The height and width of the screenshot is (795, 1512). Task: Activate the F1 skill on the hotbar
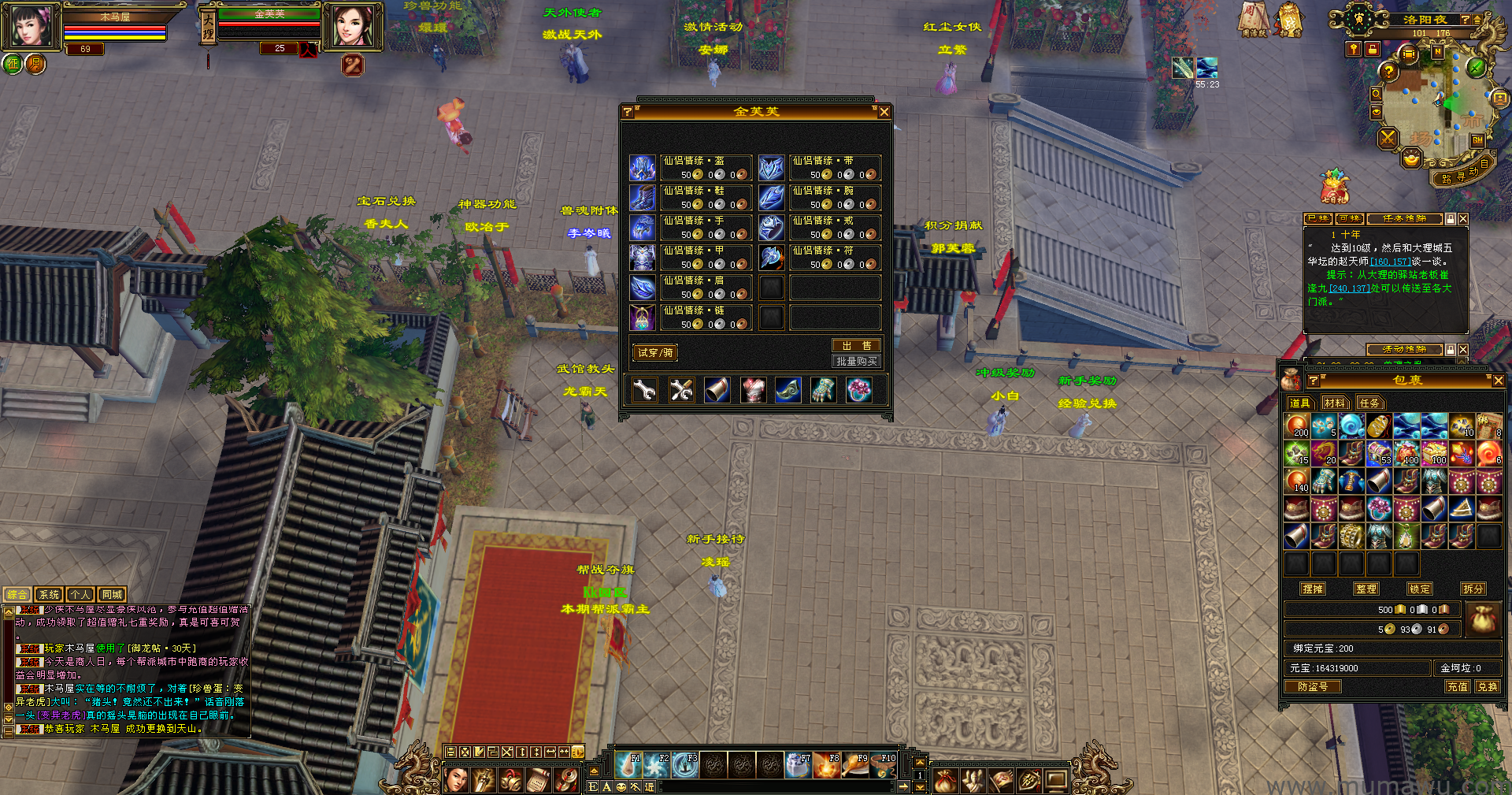tap(628, 764)
